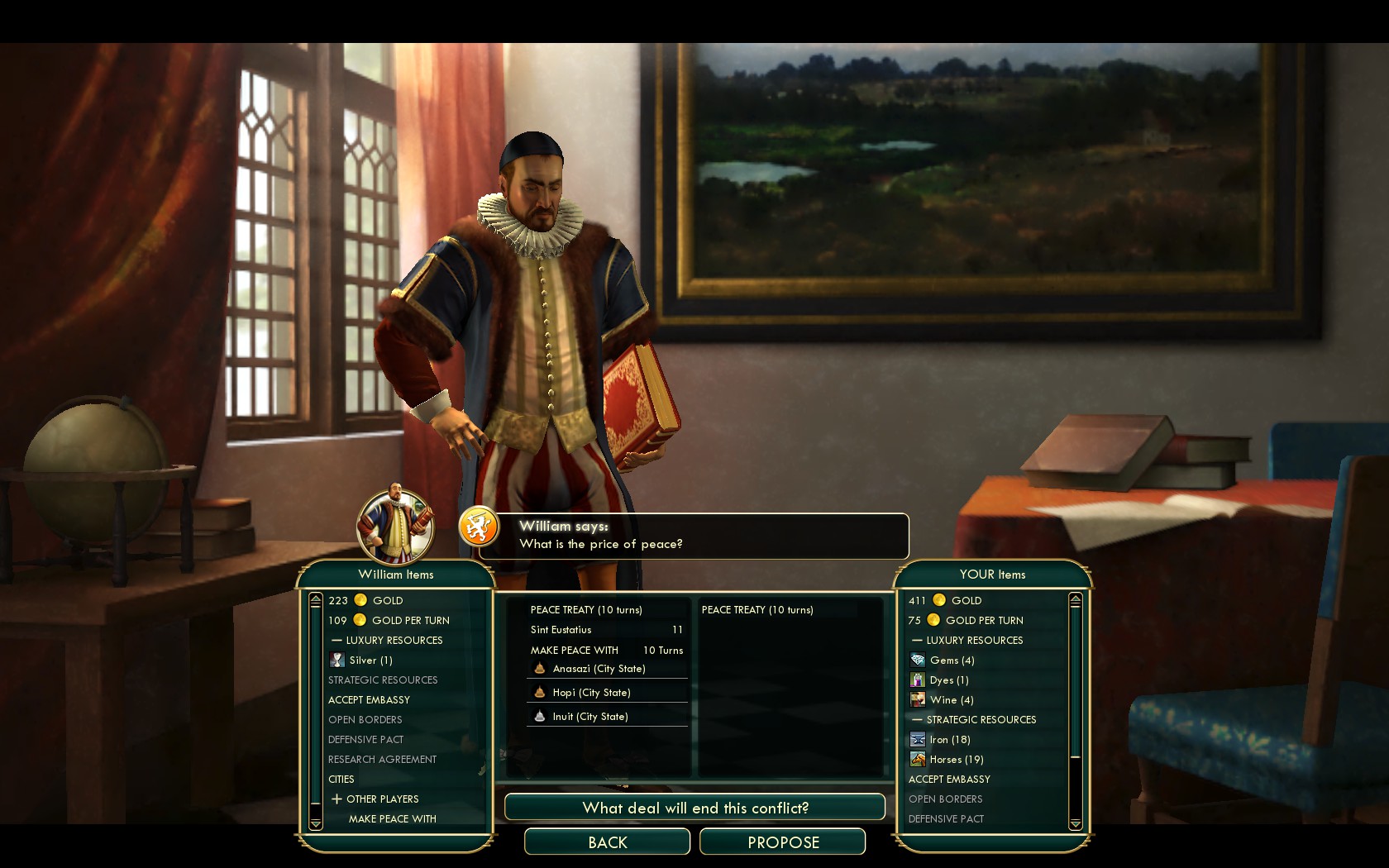Offer your Accept Embassy option
This screenshot has height=868, width=1389.
coord(949,780)
